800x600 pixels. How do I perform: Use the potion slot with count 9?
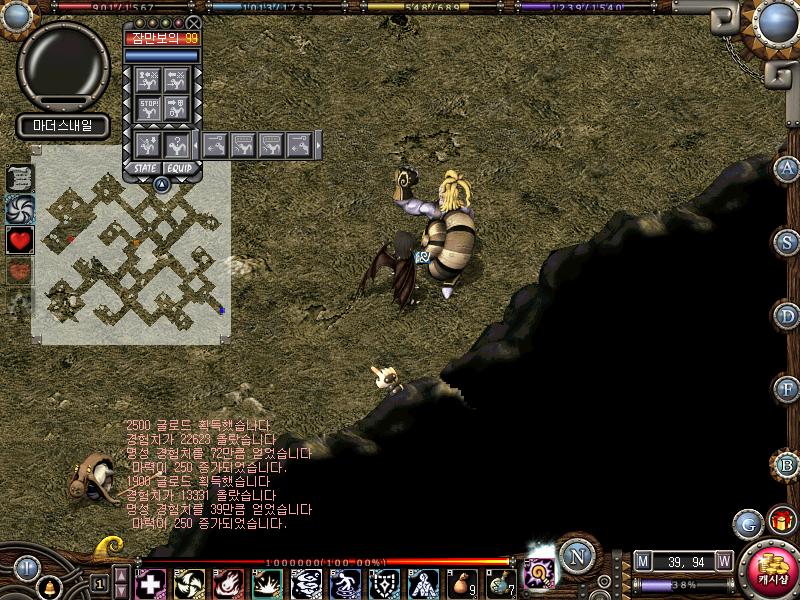click(x=462, y=582)
